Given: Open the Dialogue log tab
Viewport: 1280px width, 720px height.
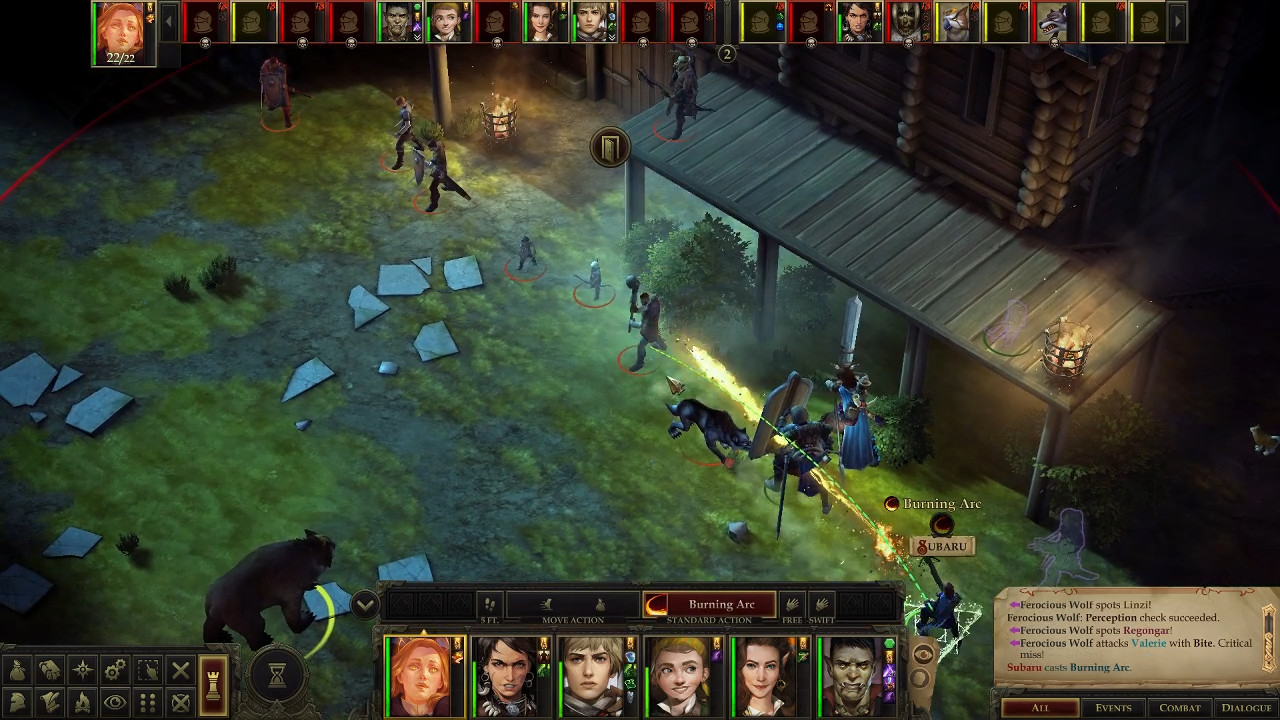Looking at the screenshot, I should point(1246,708).
